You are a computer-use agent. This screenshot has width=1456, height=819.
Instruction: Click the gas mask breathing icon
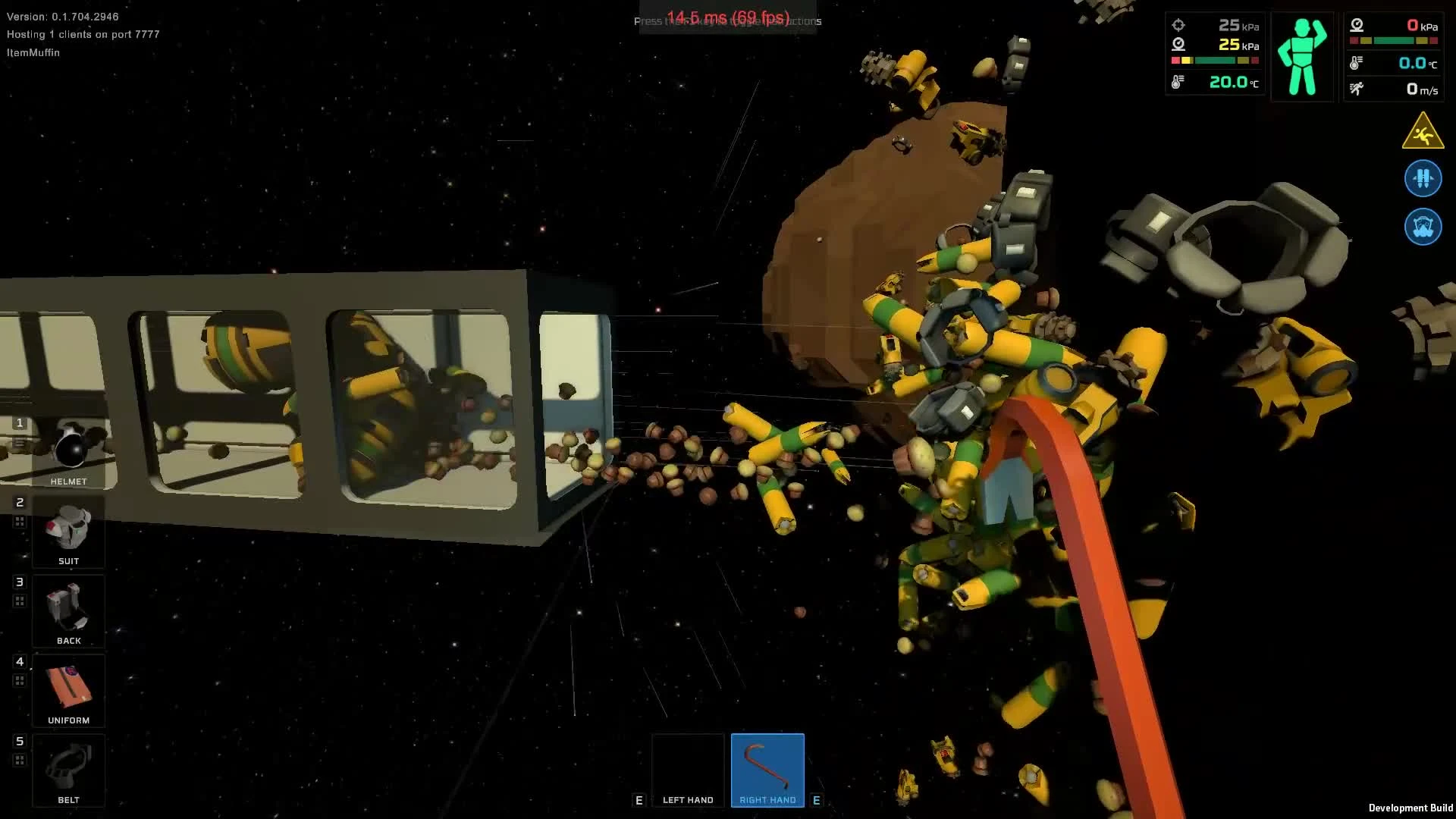point(1423,227)
